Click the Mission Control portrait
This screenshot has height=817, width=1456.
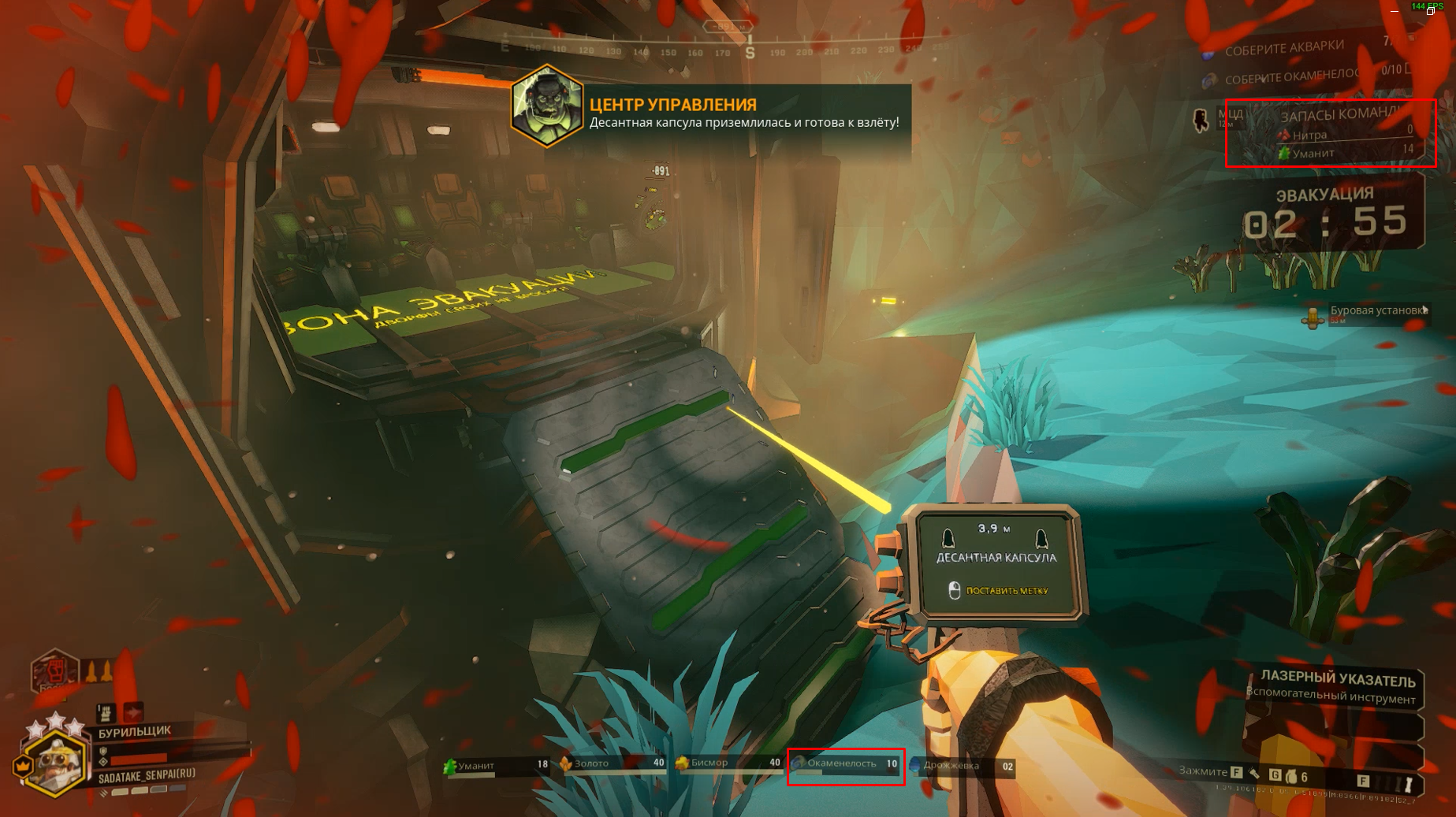546,107
